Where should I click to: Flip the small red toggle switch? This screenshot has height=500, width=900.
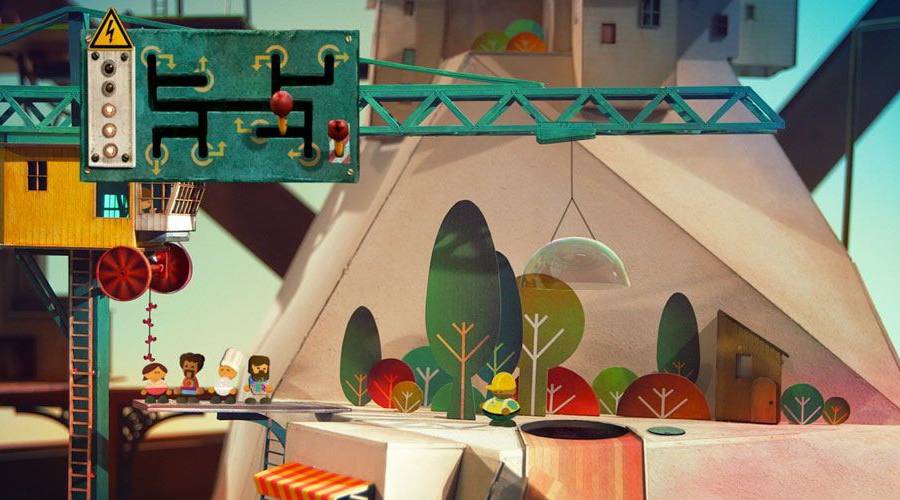coord(339,131)
